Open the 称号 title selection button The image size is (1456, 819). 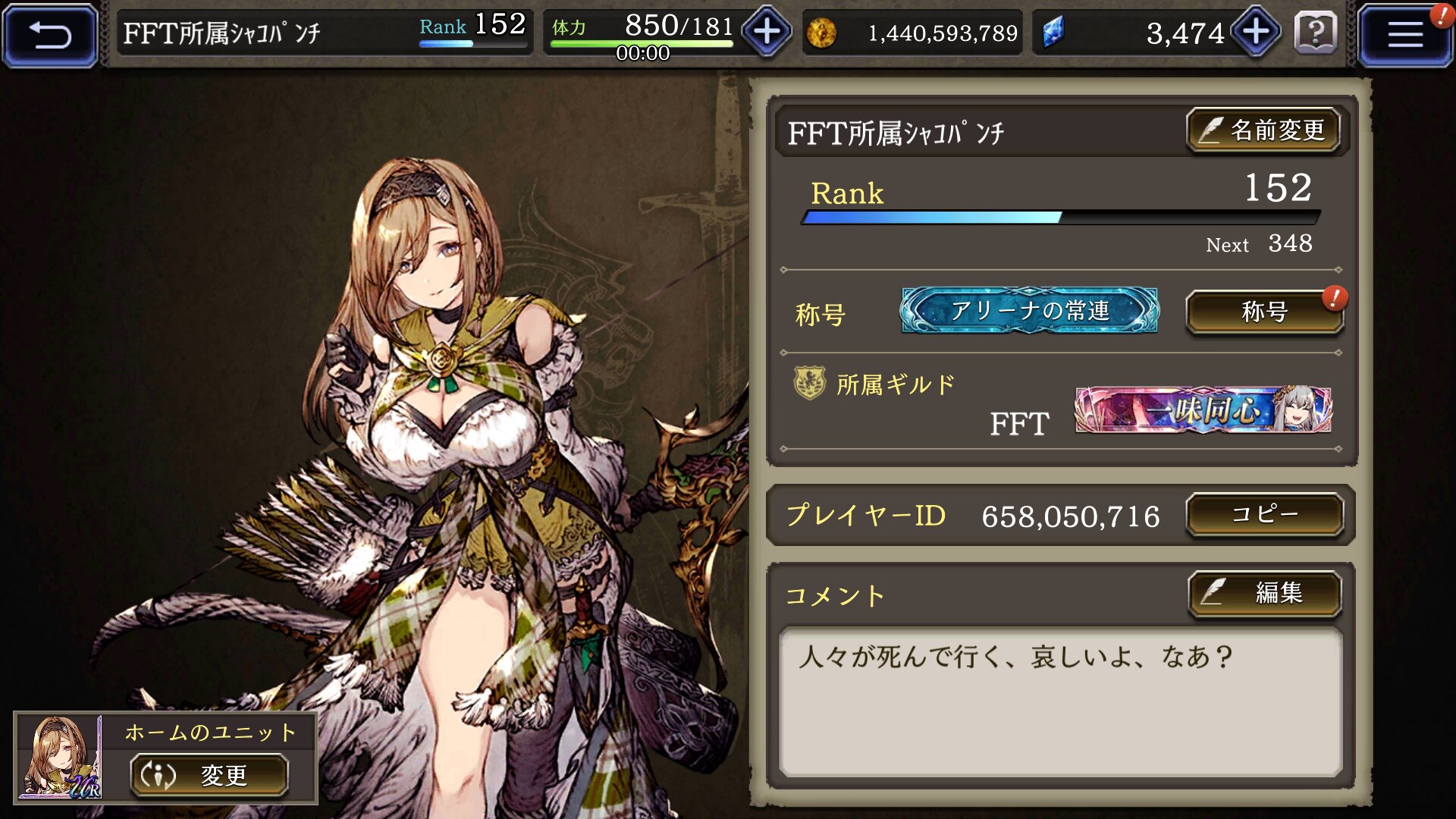coord(1264,312)
